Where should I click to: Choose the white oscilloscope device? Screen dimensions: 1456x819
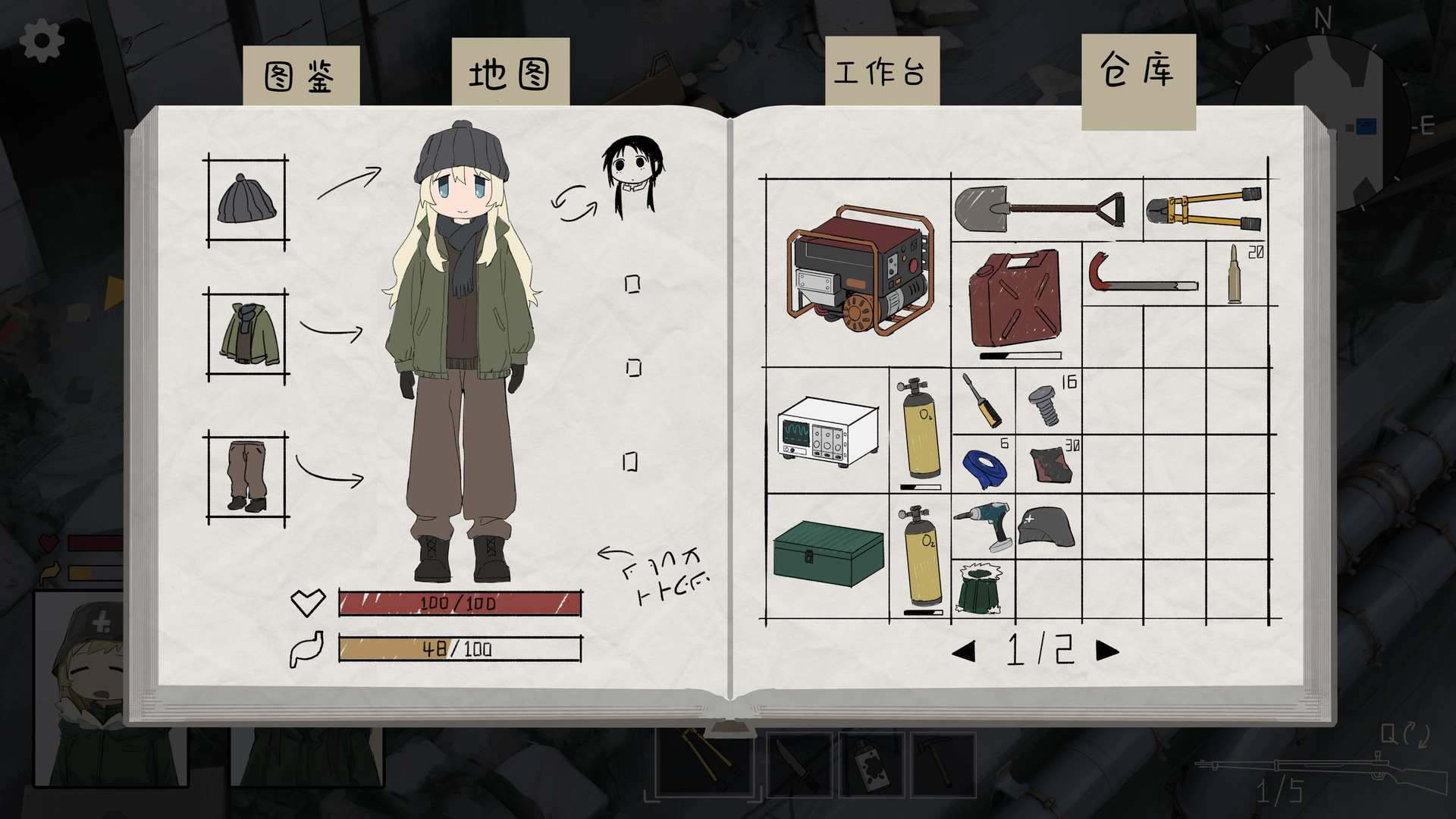coord(827,431)
